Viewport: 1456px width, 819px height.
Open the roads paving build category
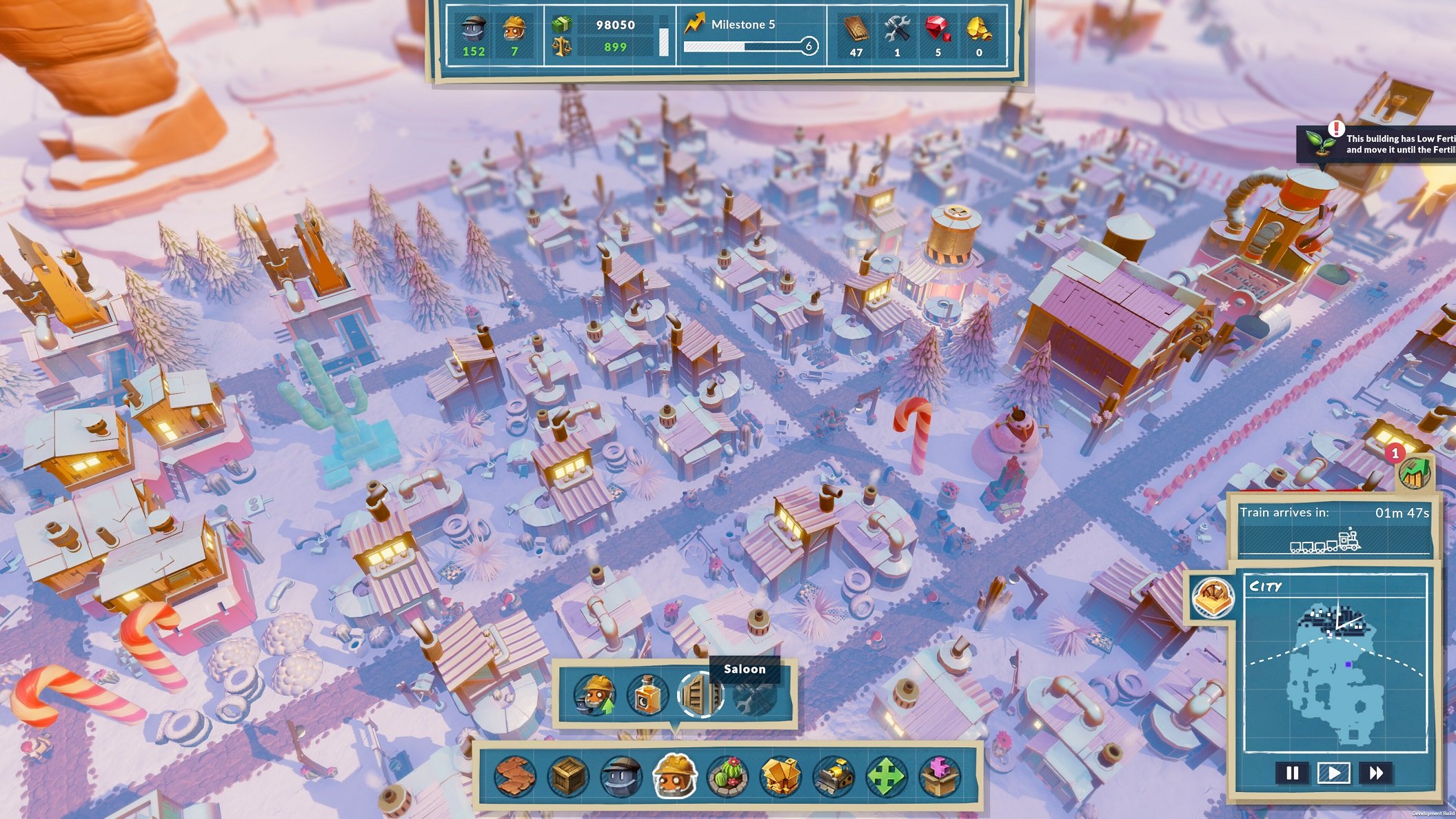[514, 776]
